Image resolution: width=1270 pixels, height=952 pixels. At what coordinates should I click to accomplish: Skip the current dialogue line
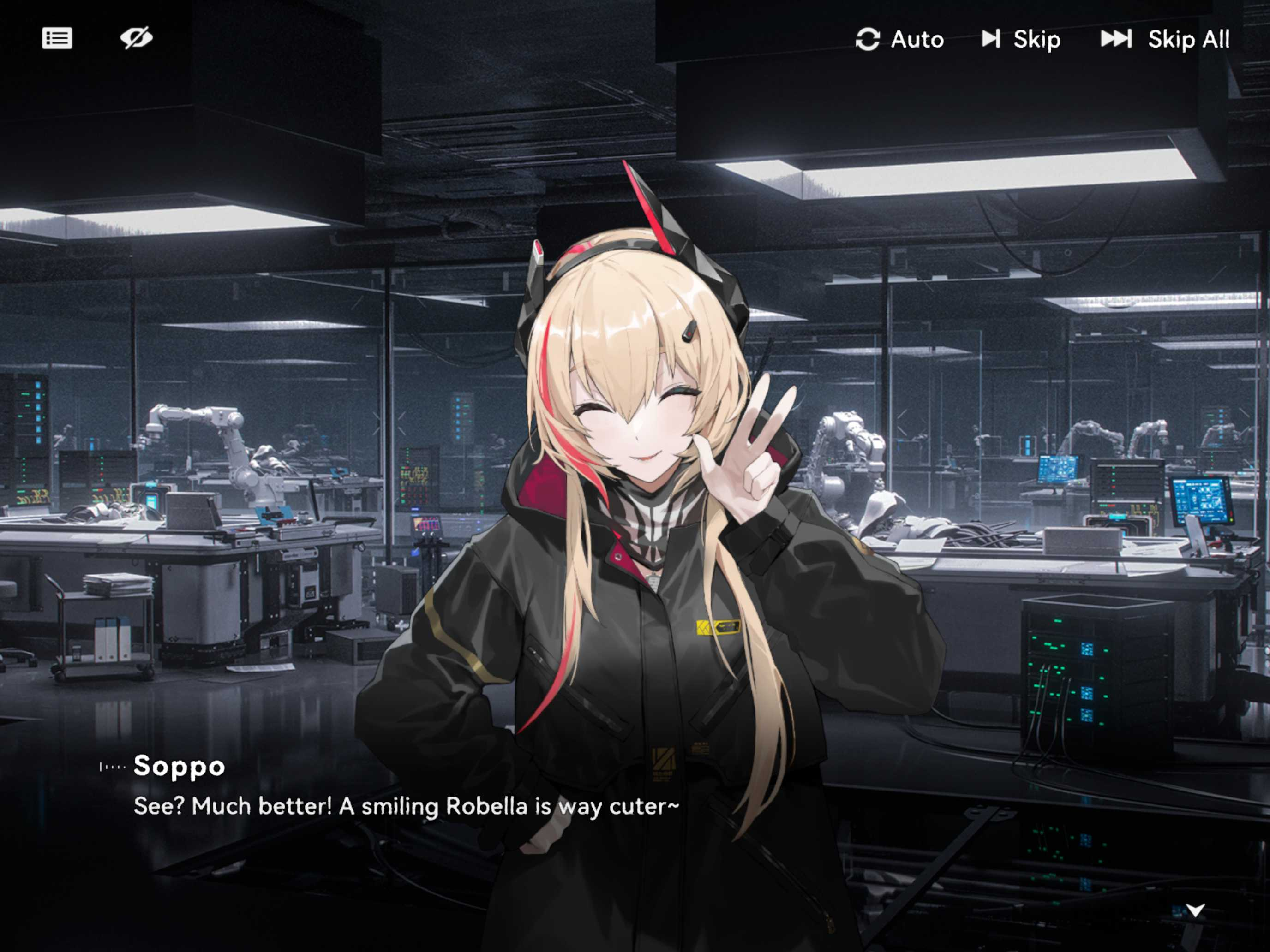[1021, 40]
